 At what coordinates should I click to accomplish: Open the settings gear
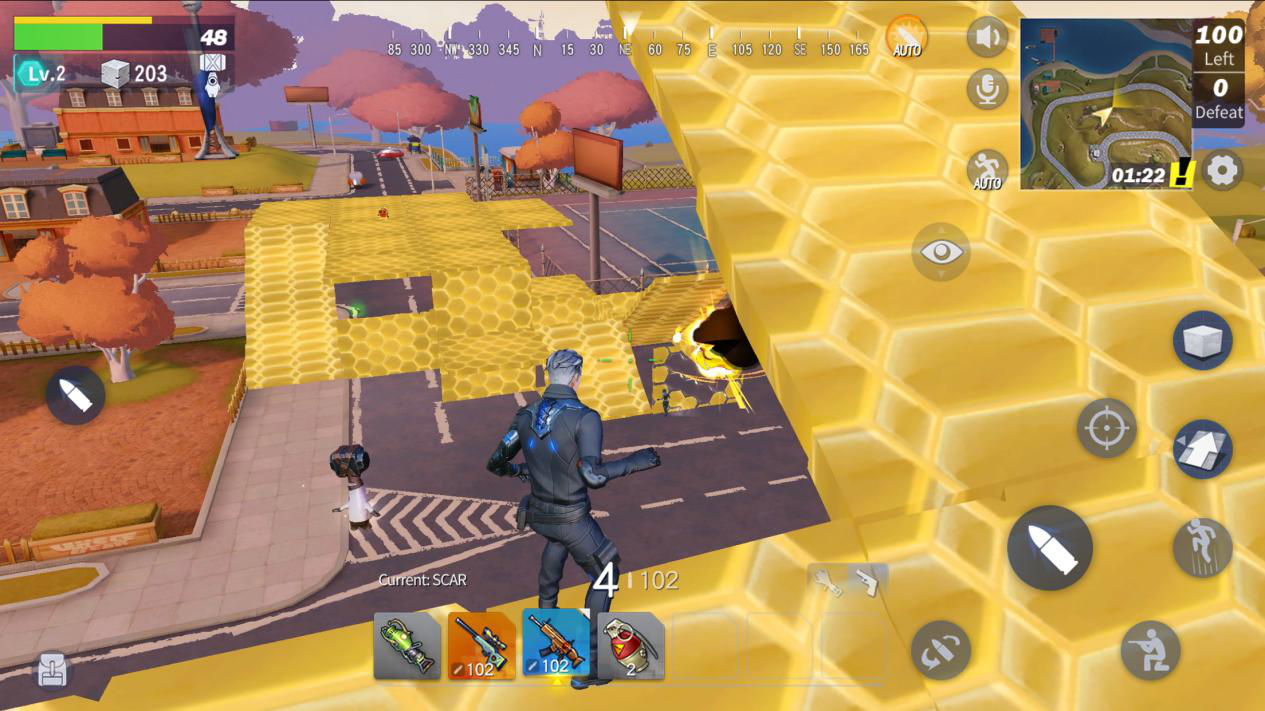coord(1222,170)
